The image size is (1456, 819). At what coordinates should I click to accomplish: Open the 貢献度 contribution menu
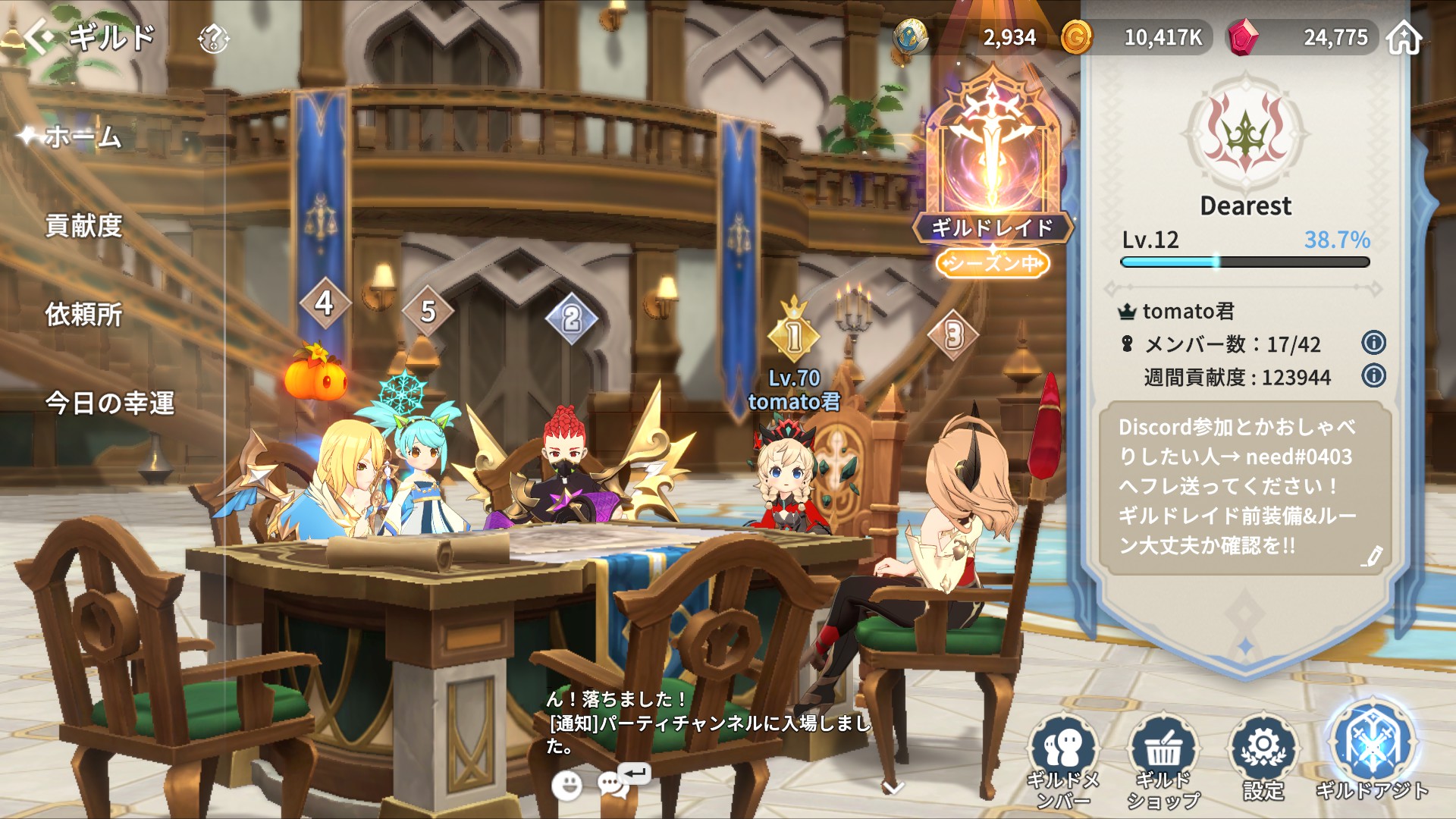pyautogui.click(x=83, y=226)
